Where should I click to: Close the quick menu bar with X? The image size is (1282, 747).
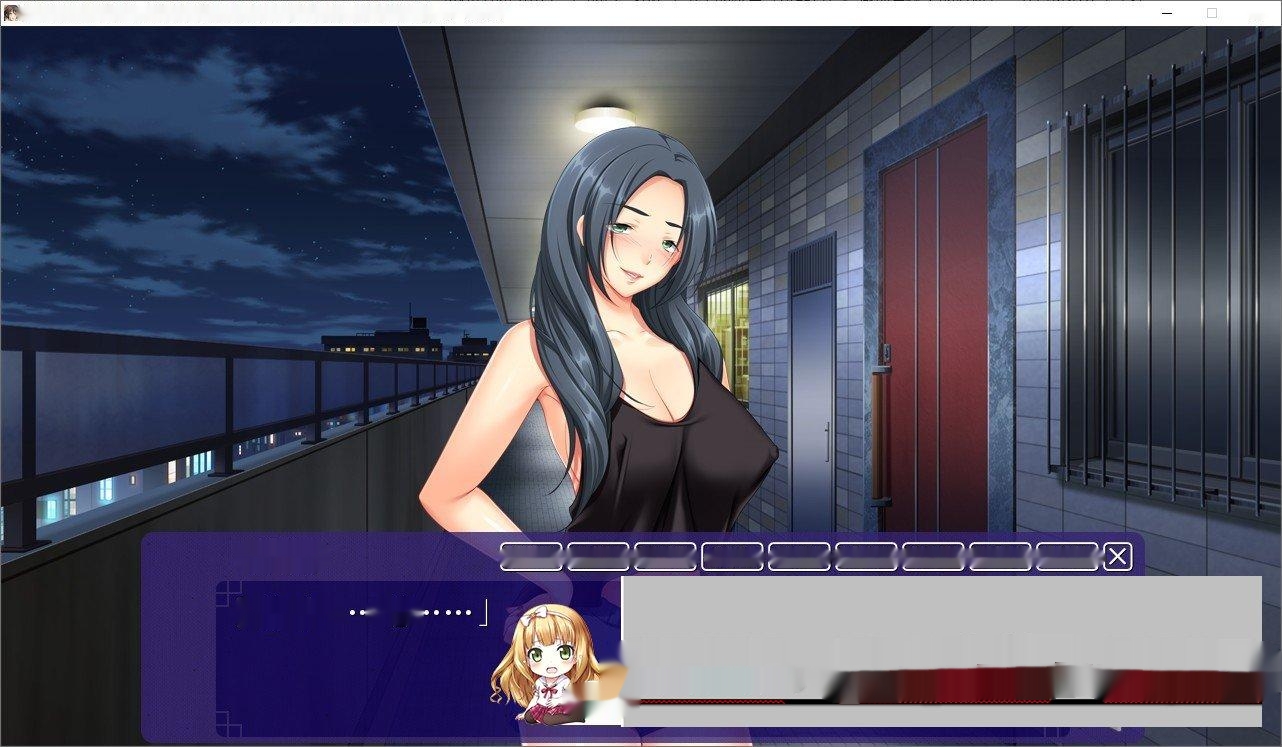(1117, 556)
